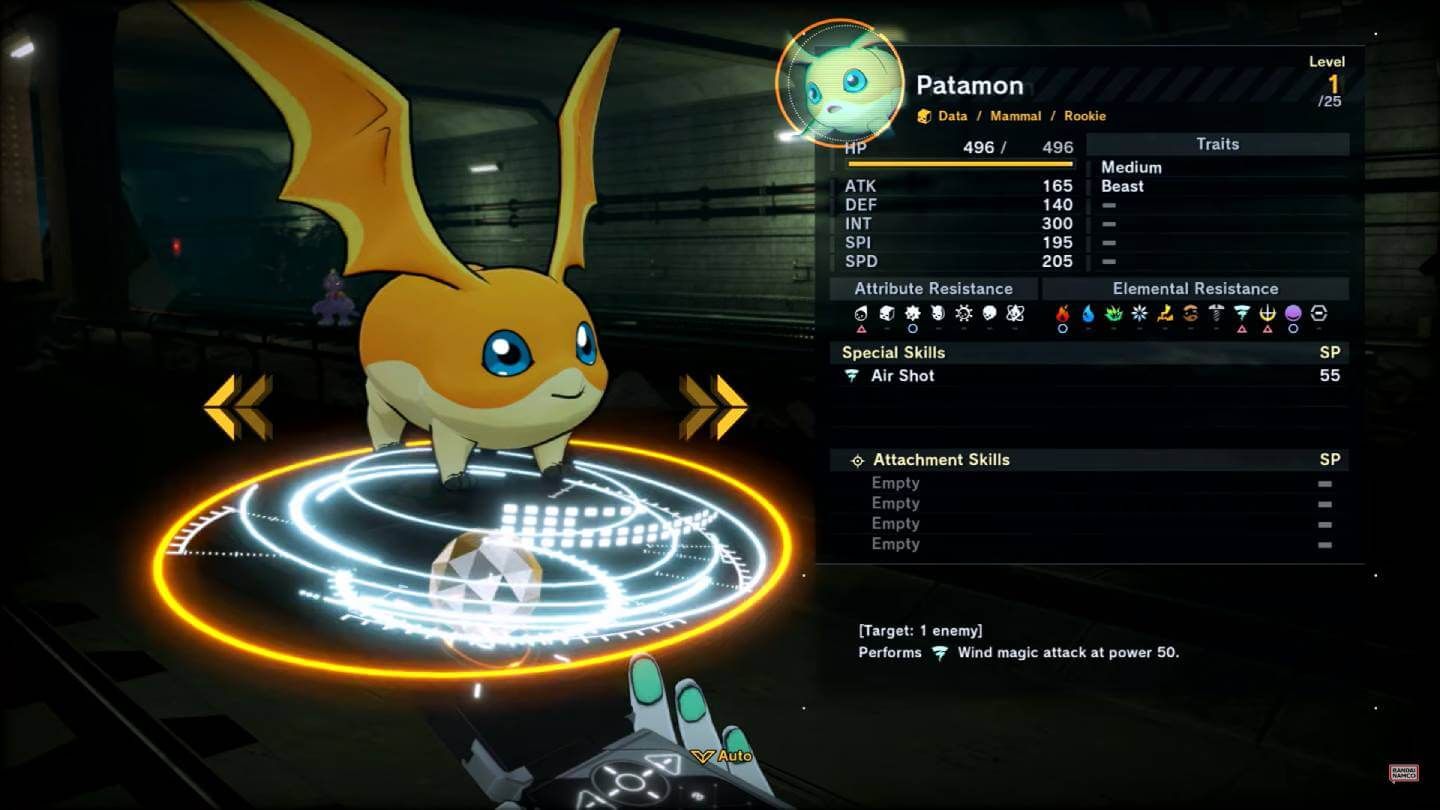
Task: Click the Dark purple elemental resistance icon
Action: coord(1293,313)
